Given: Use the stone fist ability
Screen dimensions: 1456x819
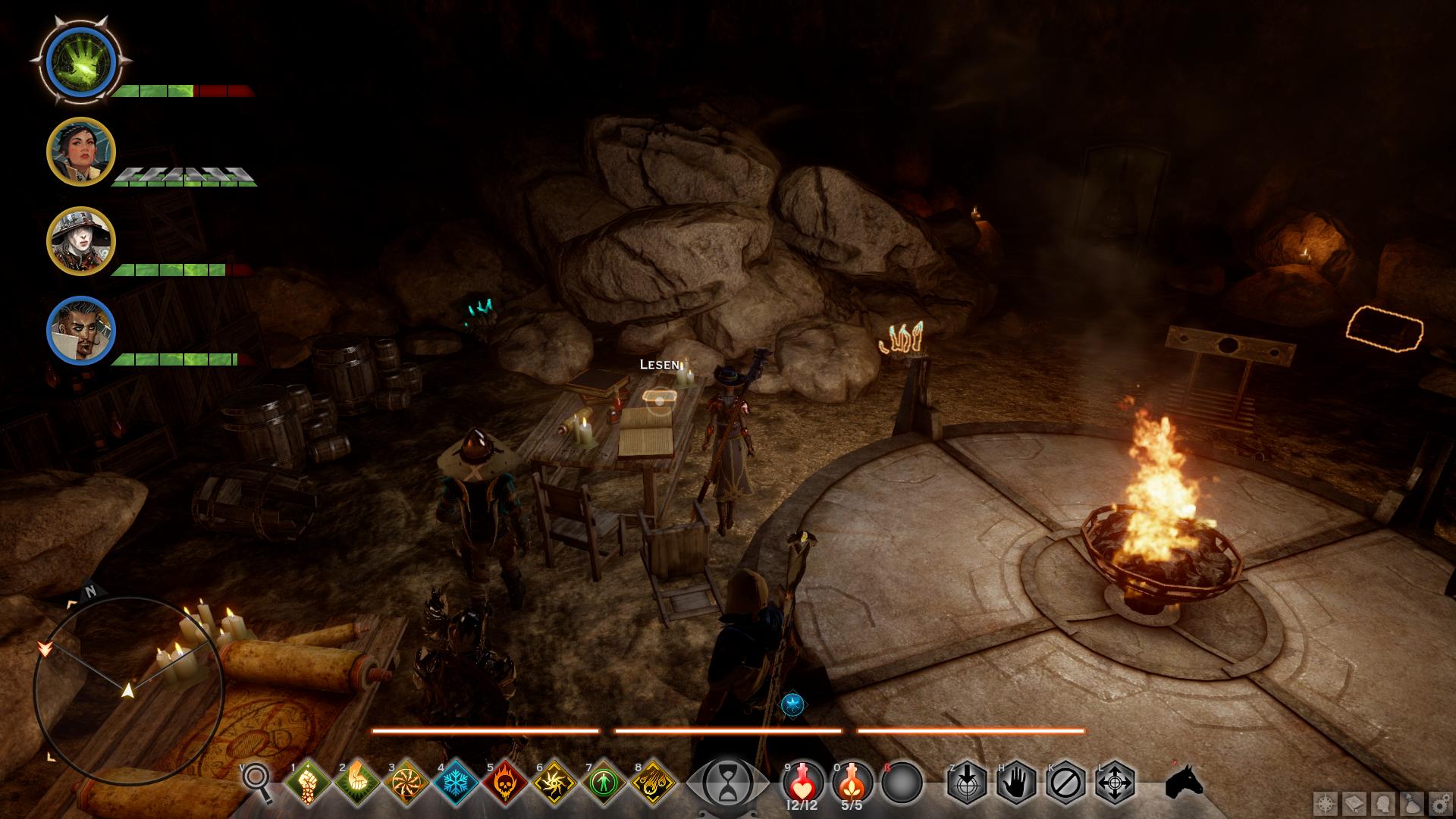Looking at the screenshot, I should tap(308, 782).
